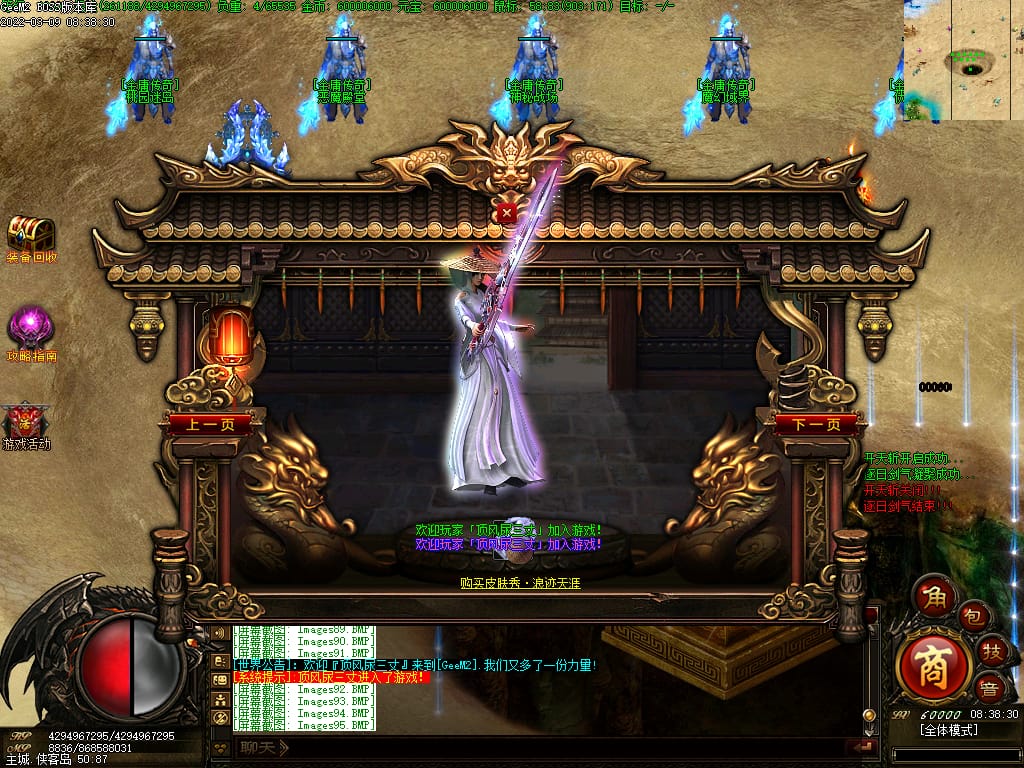Click the speaker chat channel icon
This screenshot has width=1024, height=768.
[219, 634]
